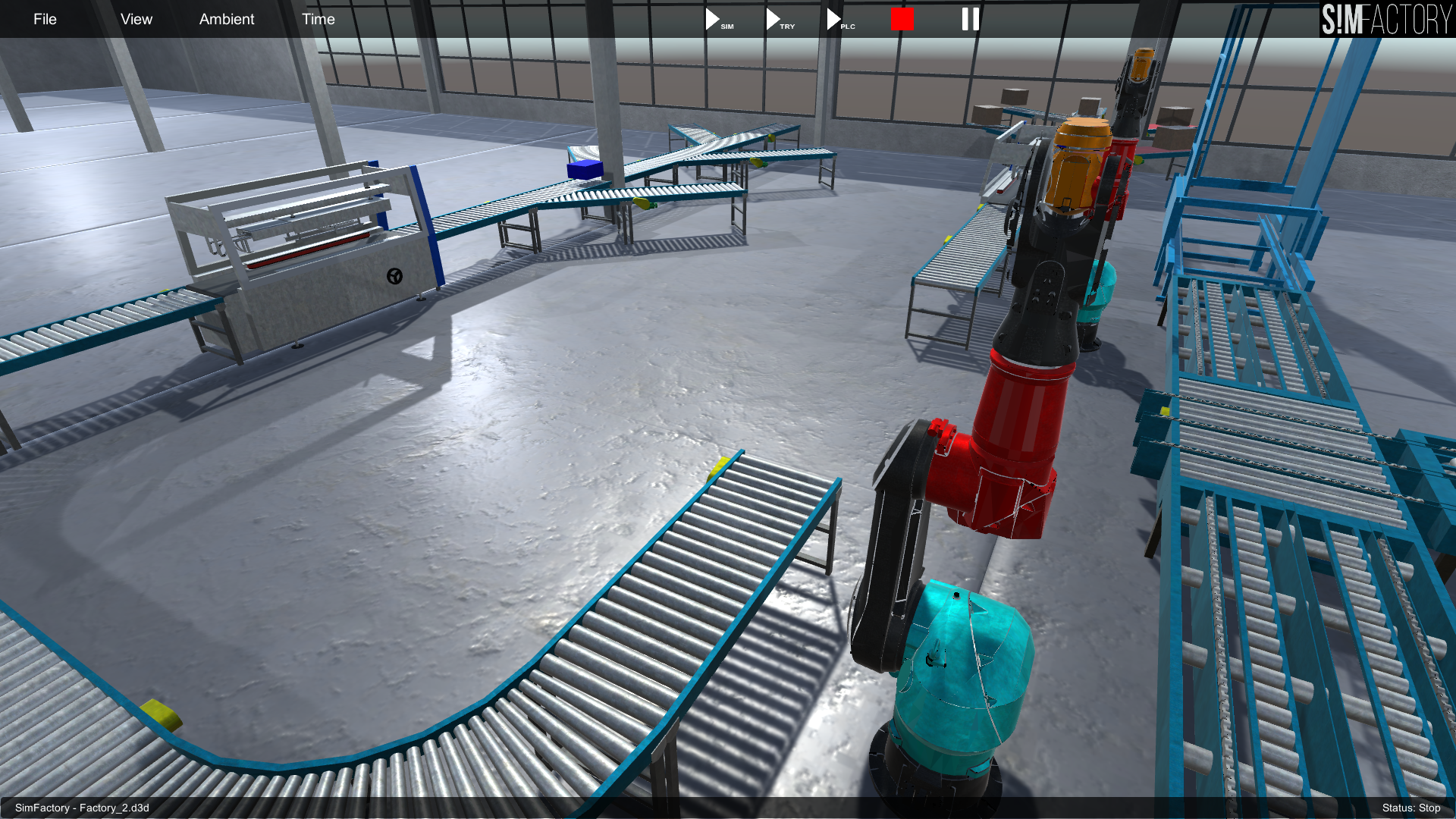
Task: Open the File menu
Action: 45,19
